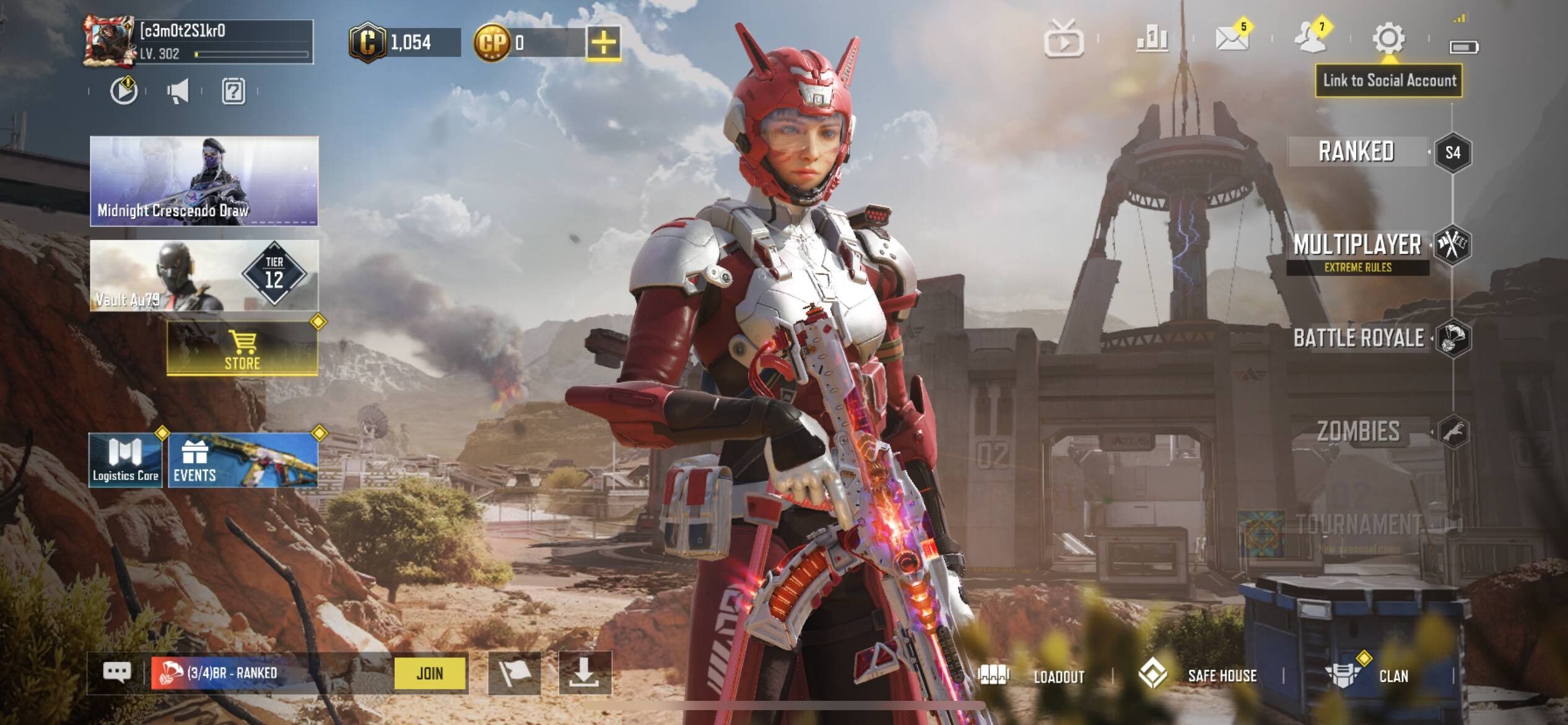Viewport: 1568px width, 725px height.
Task: Open the live TV stream icon
Action: coord(1063,40)
